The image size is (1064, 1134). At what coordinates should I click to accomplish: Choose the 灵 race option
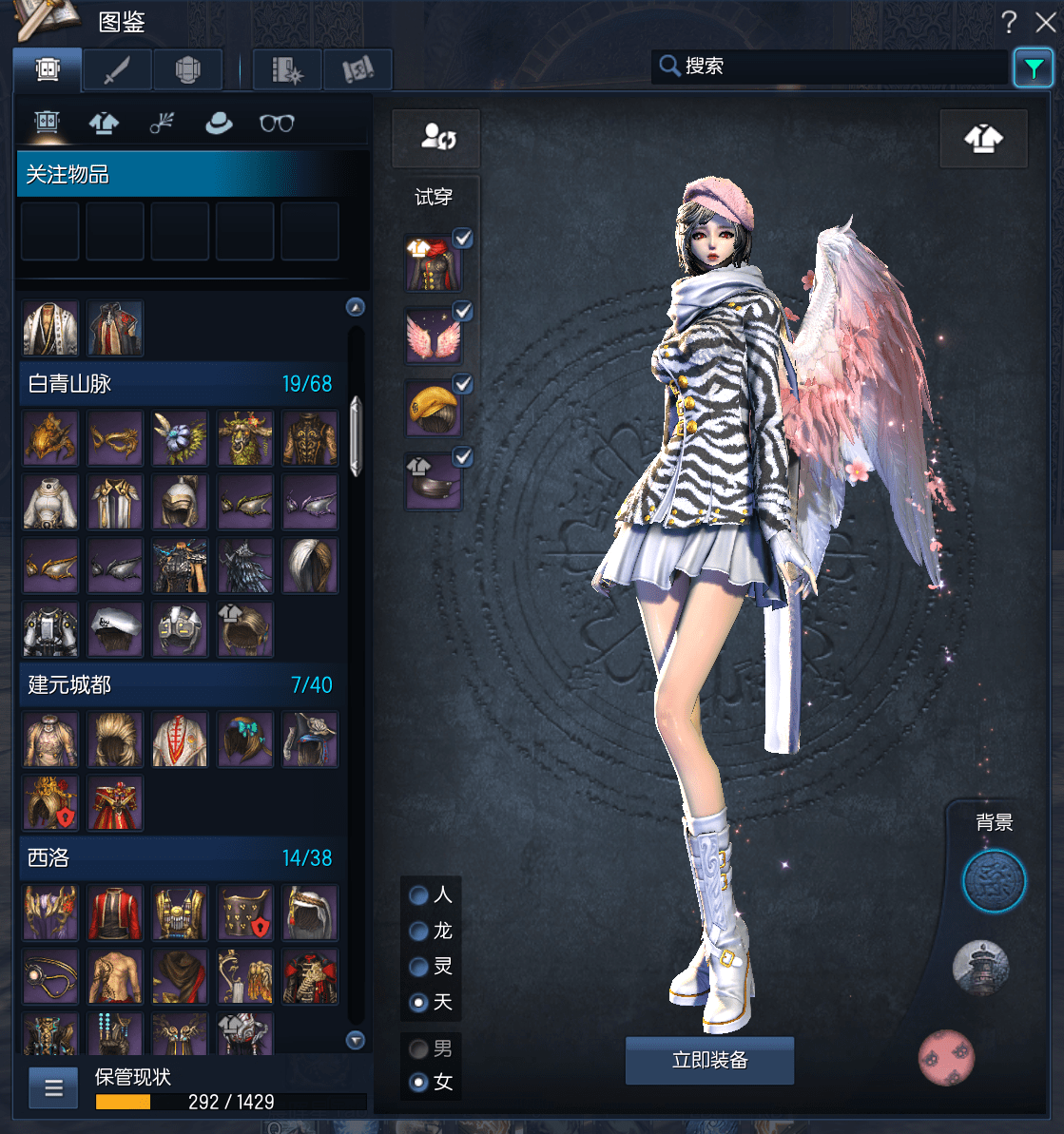(x=418, y=967)
